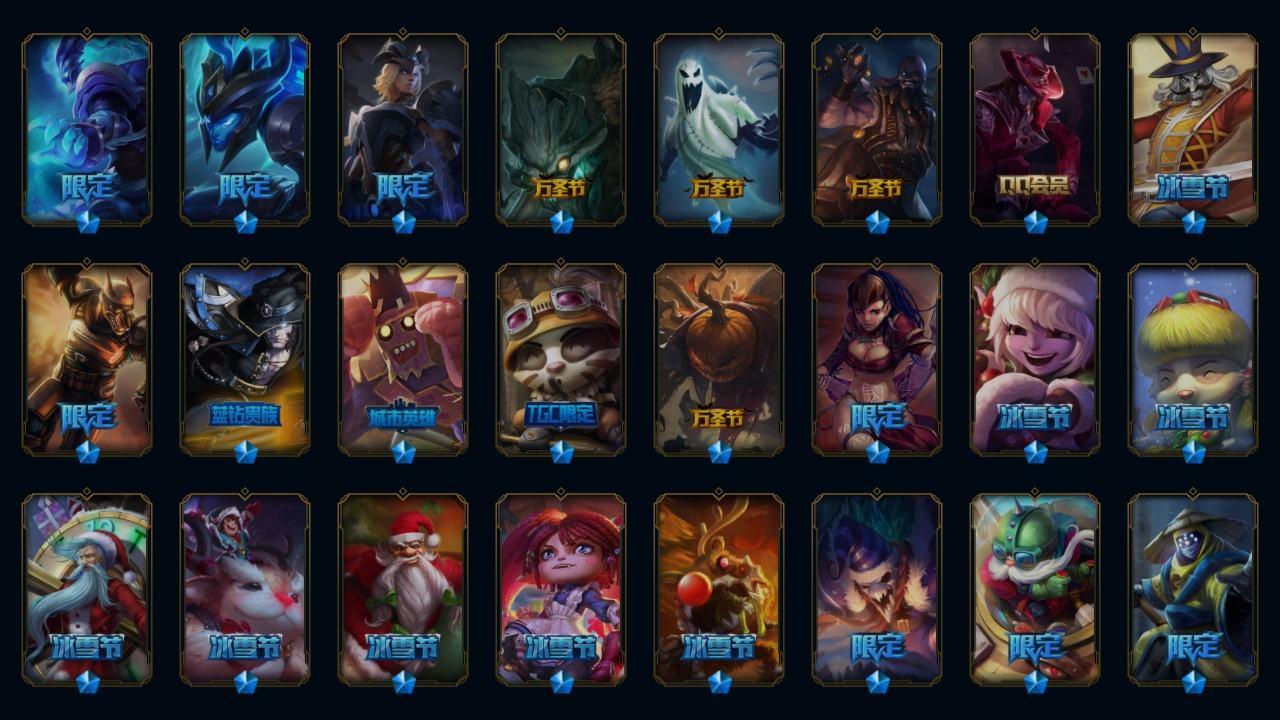Select the pink-haired Santa hat girl card
1280x720 pixels.
point(1035,358)
